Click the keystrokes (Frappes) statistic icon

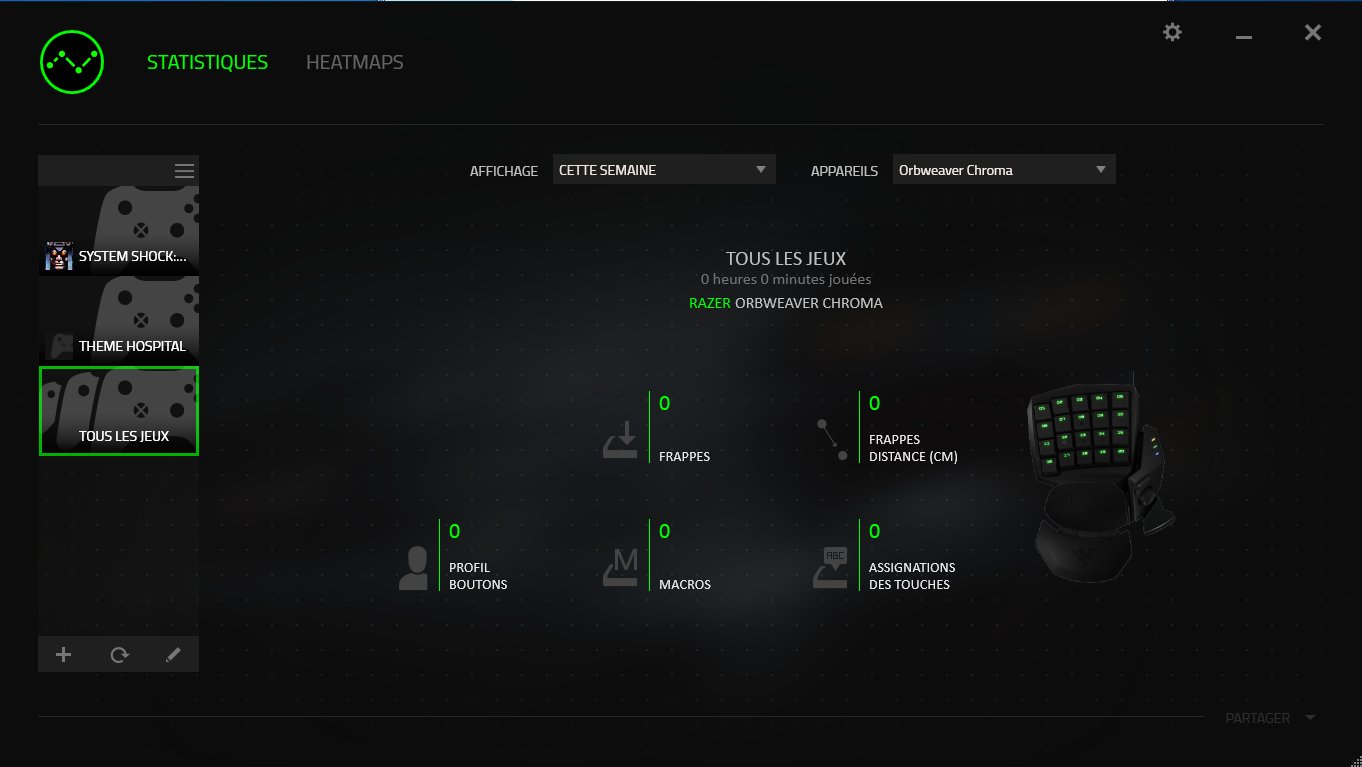pyautogui.click(x=619, y=437)
